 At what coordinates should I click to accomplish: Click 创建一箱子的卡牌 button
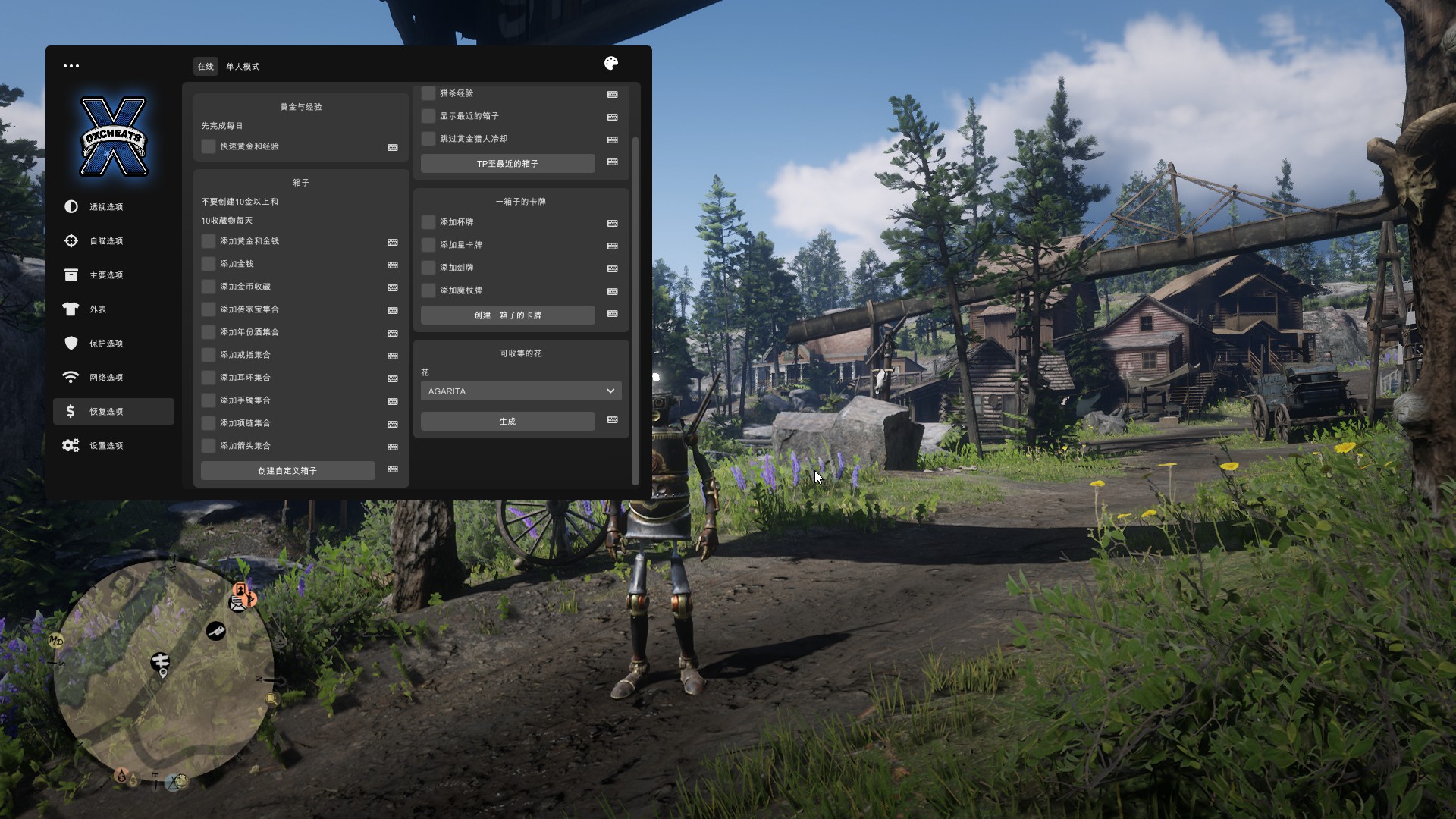pyautogui.click(x=507, y=315)
